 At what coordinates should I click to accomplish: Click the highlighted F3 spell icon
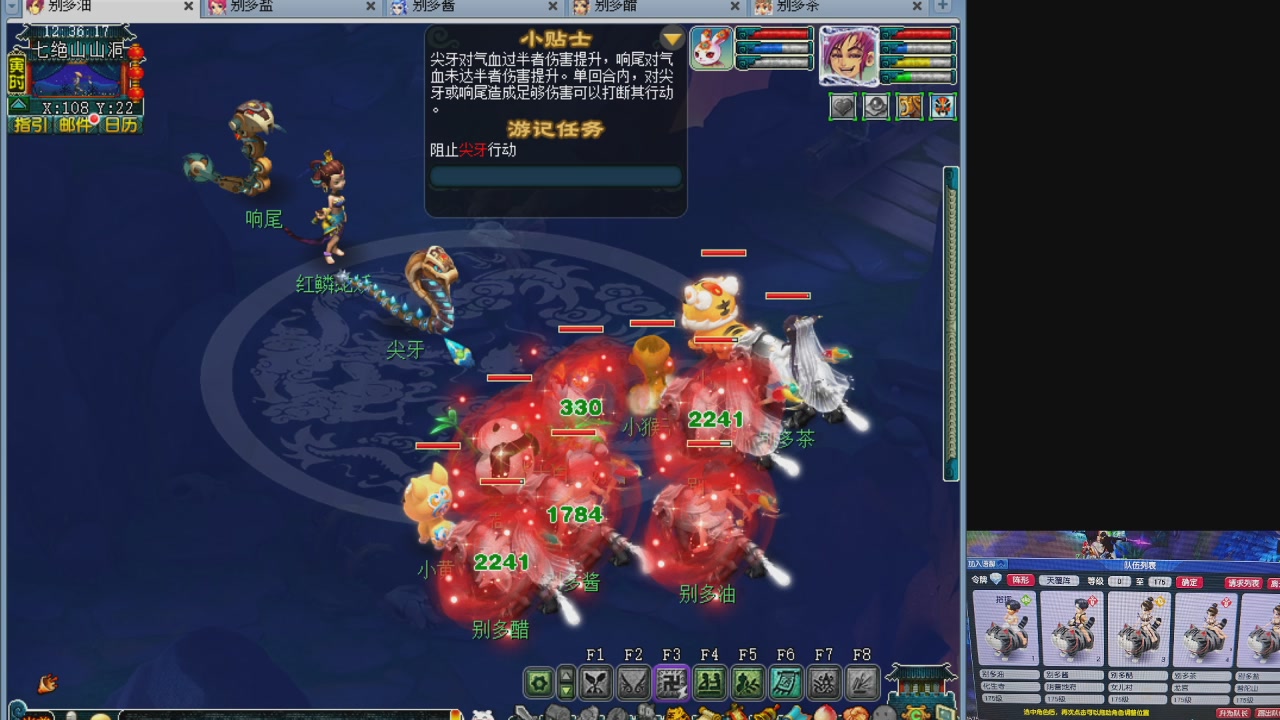[x=673, y=683]
